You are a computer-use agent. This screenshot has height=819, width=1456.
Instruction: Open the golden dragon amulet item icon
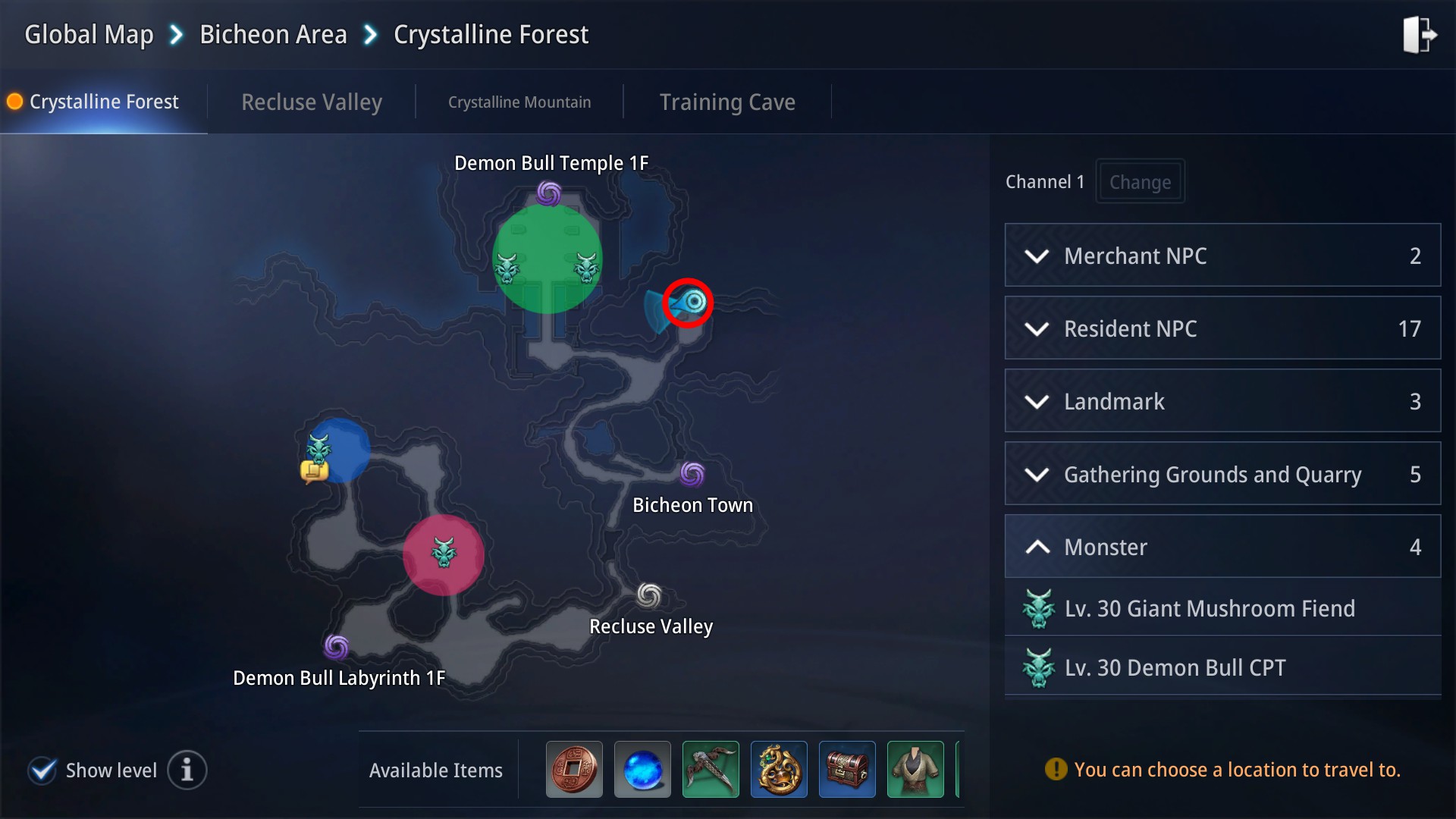(x=779, y=769)
